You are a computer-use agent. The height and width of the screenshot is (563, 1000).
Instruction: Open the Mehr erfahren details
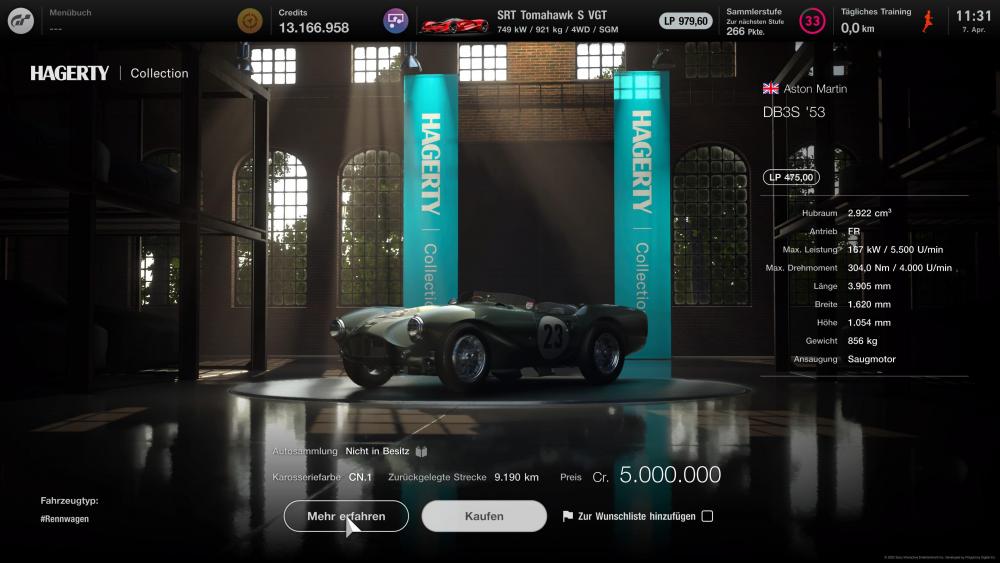[x=346, y=516]
